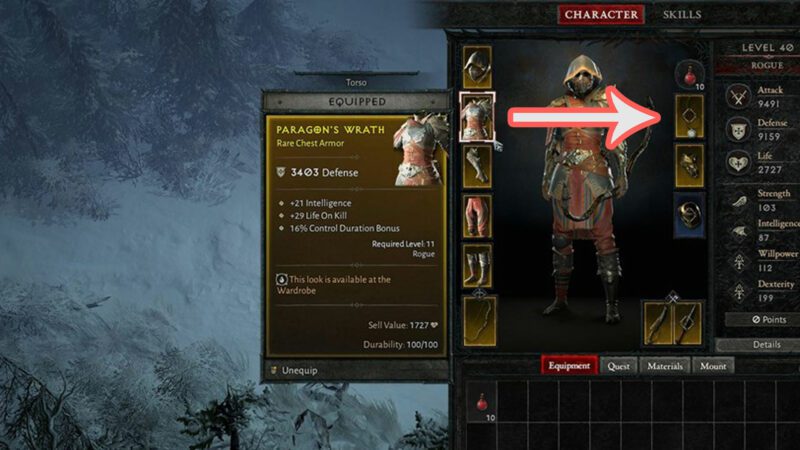Select the red pants equipment slot
800x450 pixels.
(476, 216)
